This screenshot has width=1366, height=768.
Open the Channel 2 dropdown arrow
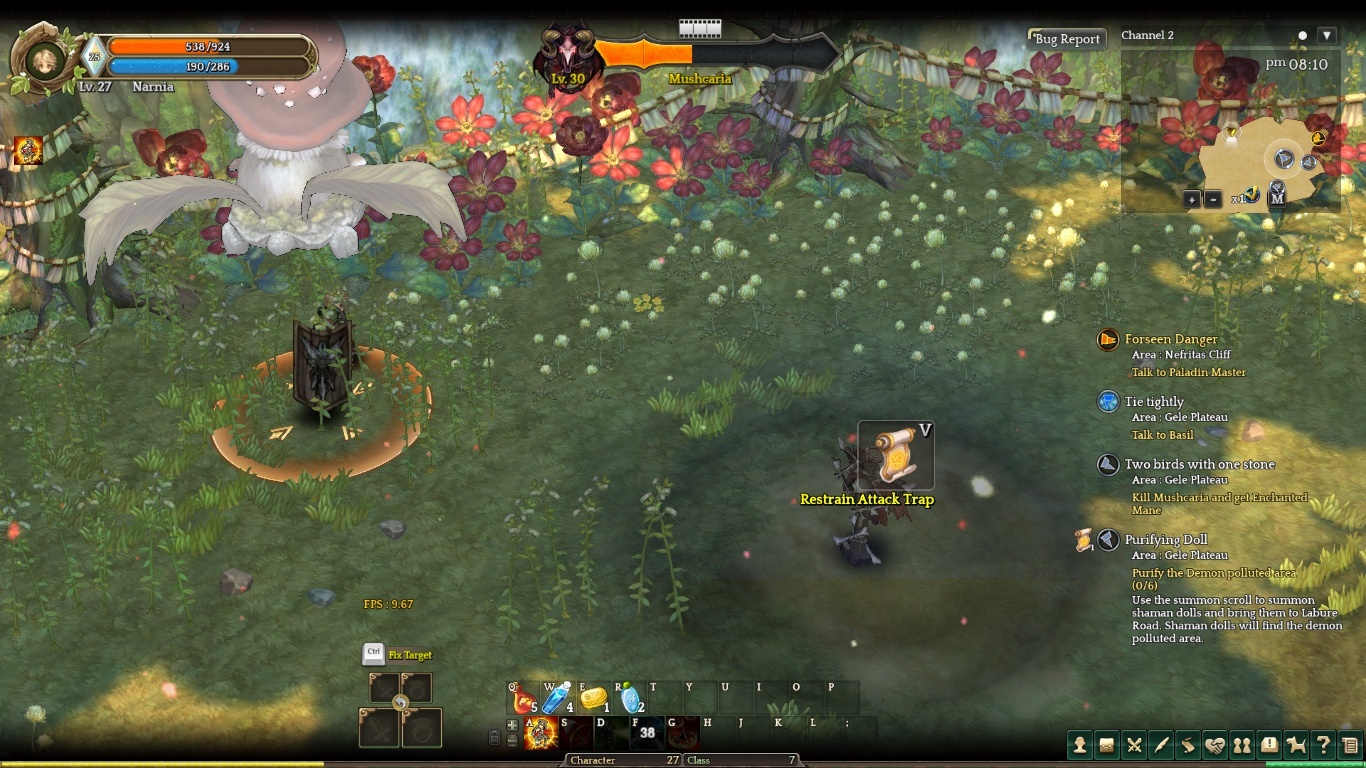pyautogui.click(x=1327, y=36)
